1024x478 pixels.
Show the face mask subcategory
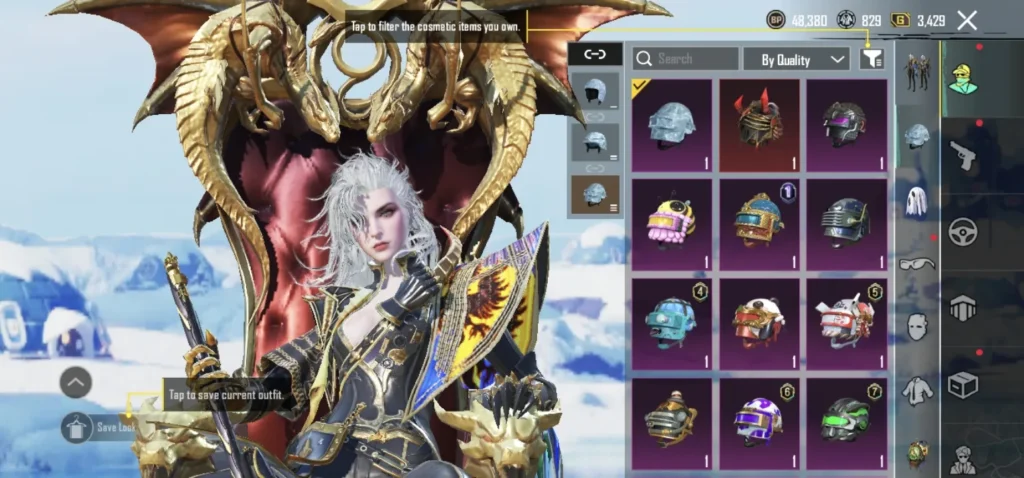[x=917, y=326]
